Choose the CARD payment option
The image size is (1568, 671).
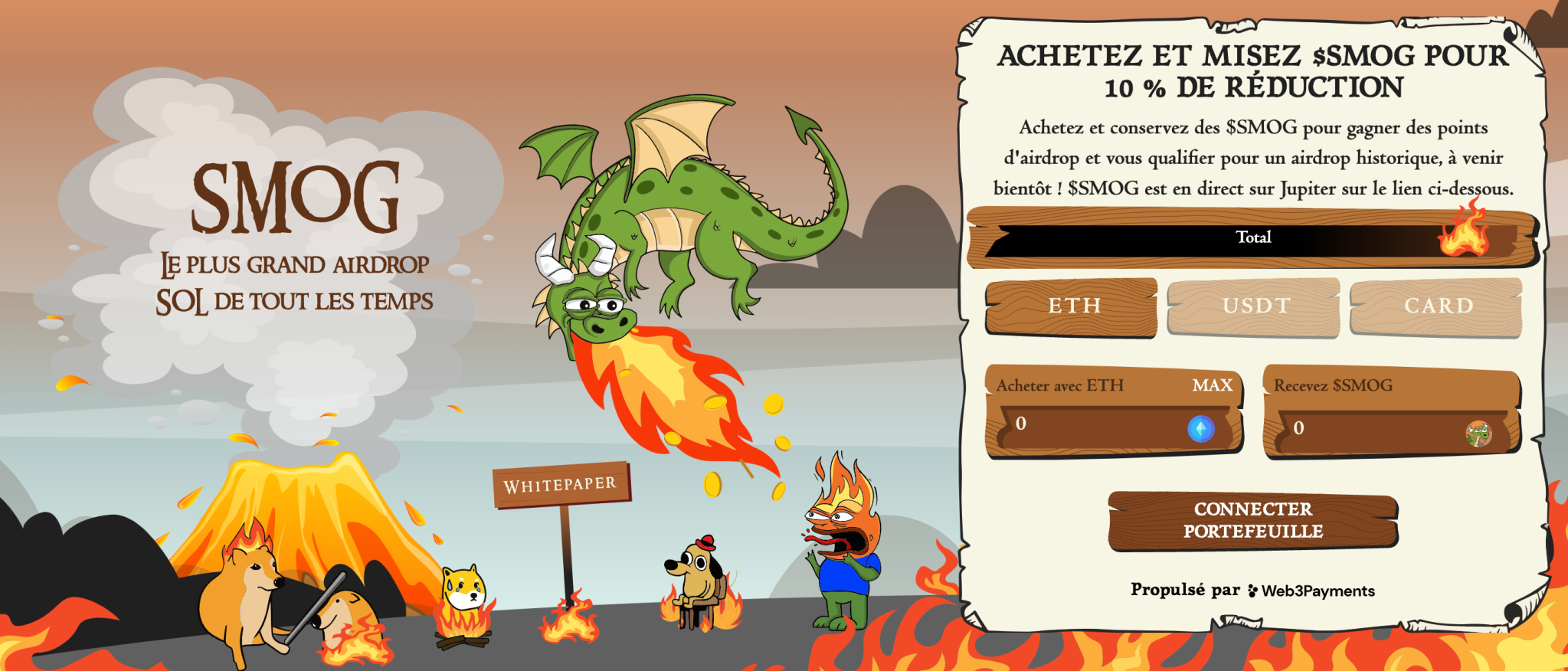1436,306
